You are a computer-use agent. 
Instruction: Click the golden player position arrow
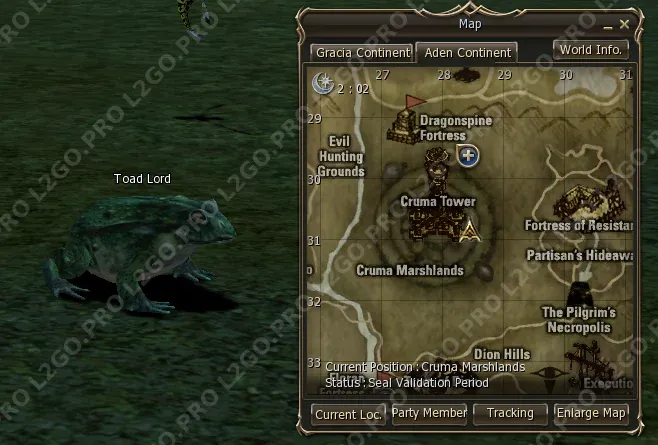(469, 233)
